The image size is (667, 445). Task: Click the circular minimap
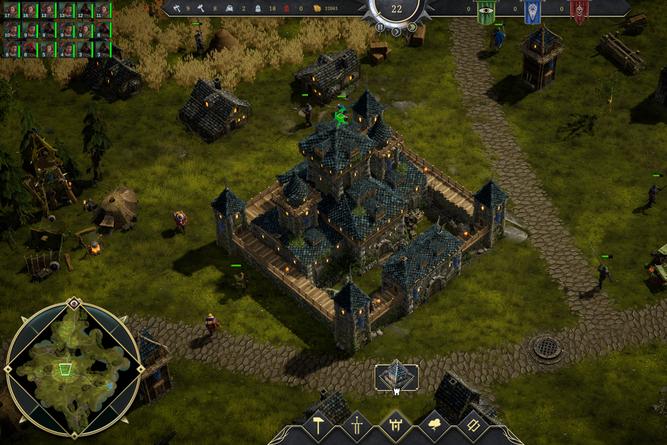coord(73,368)
